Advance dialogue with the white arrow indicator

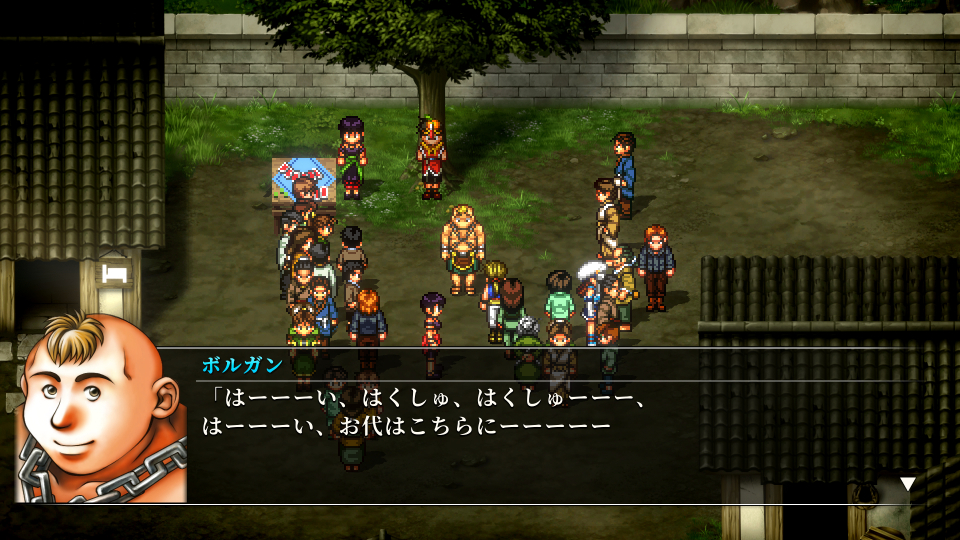907,484
